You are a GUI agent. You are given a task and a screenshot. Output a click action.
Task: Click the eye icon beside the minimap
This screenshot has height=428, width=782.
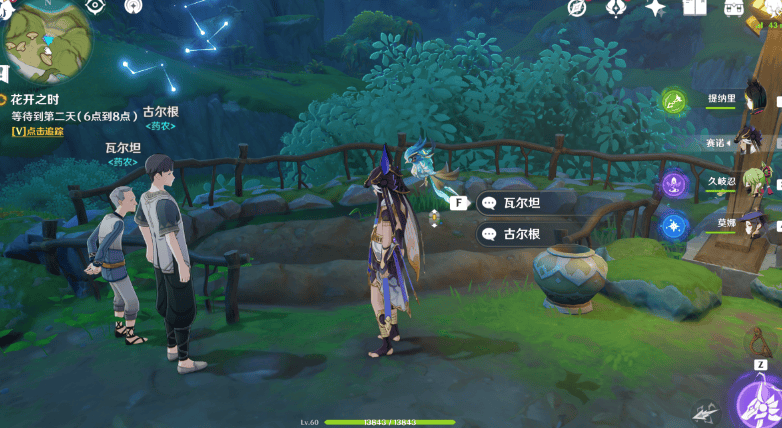click(96, 6)
